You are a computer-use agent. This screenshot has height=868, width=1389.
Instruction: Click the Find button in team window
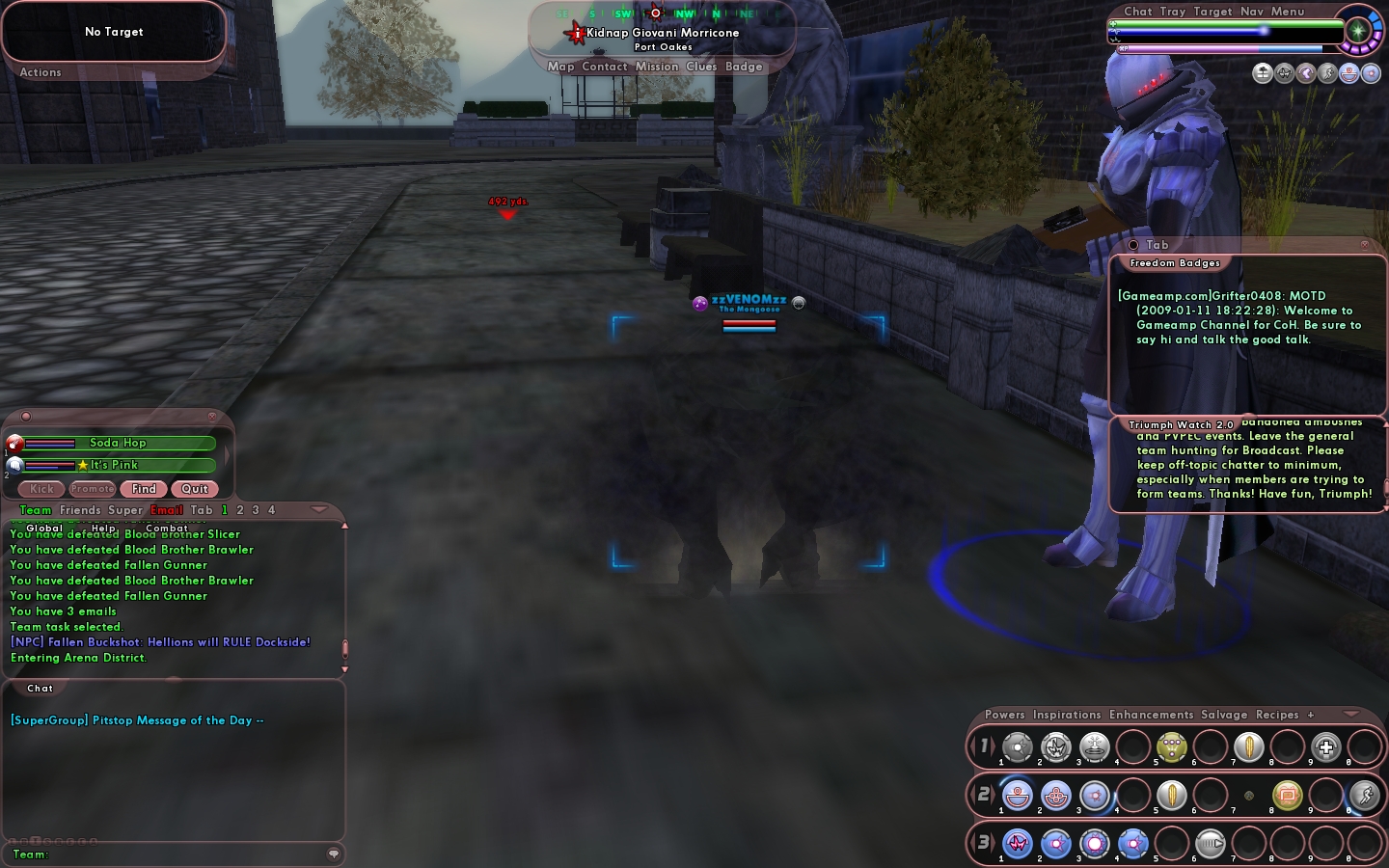[x=144, y=489]
